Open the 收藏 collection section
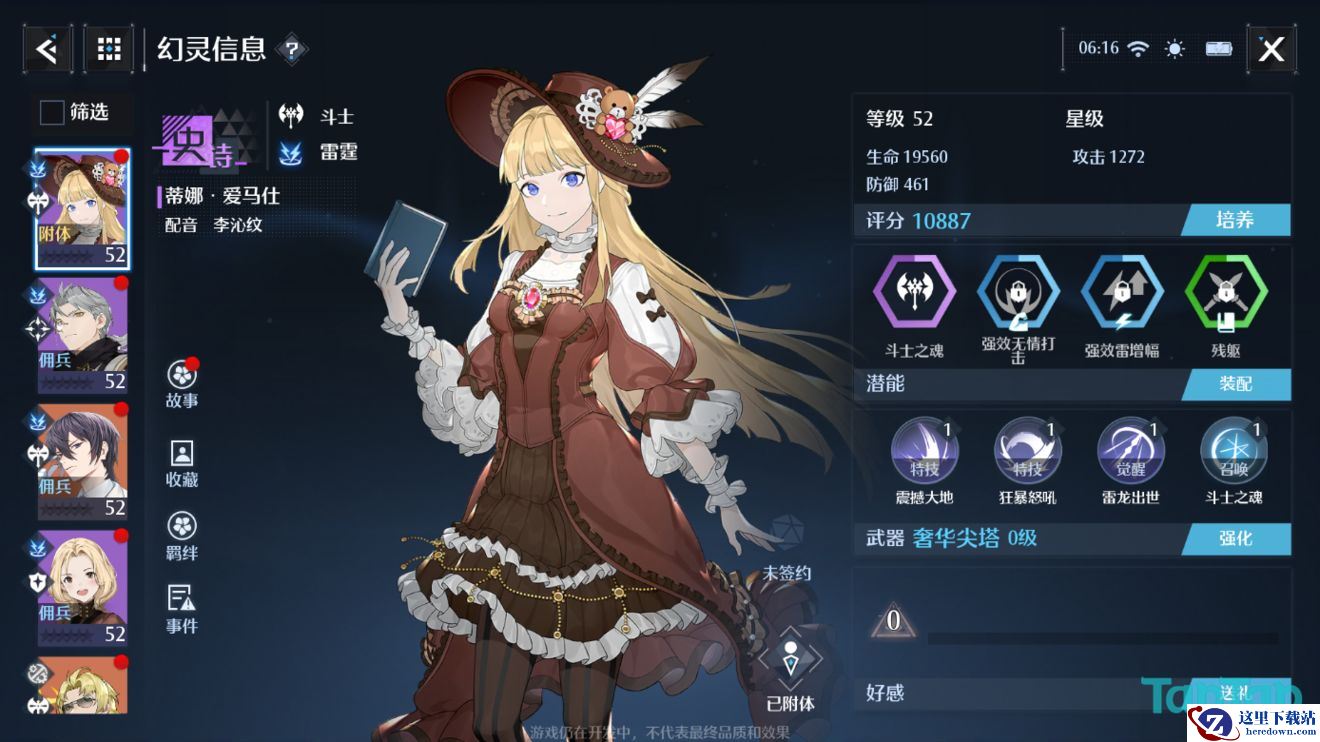 [x=182, y=463]
